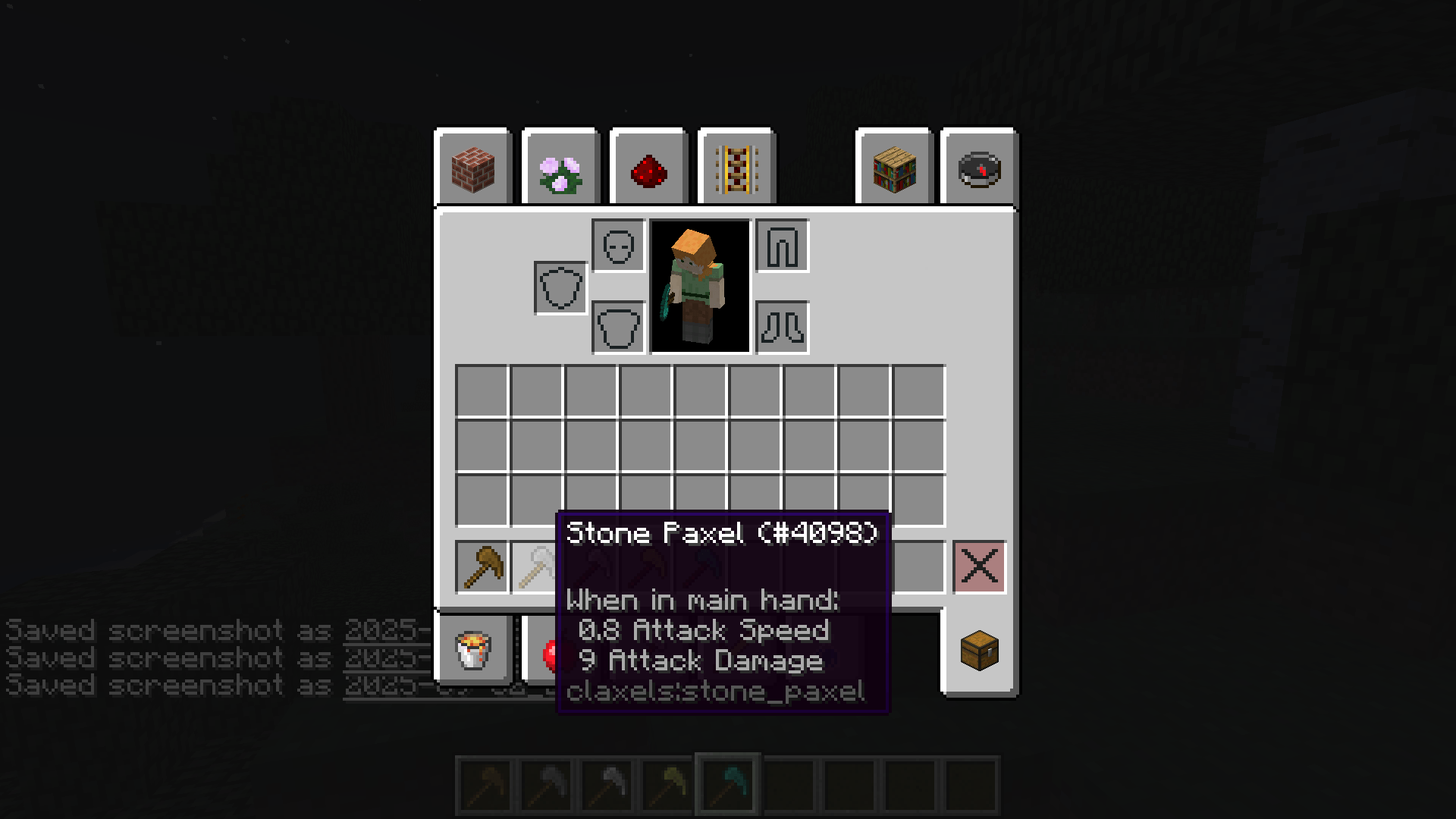Image resolution: width=1456 pixels, height=819 pixels.
Task: Click the empty helmet armor slot
Action: pyautogui.click(x=616, y=246)
